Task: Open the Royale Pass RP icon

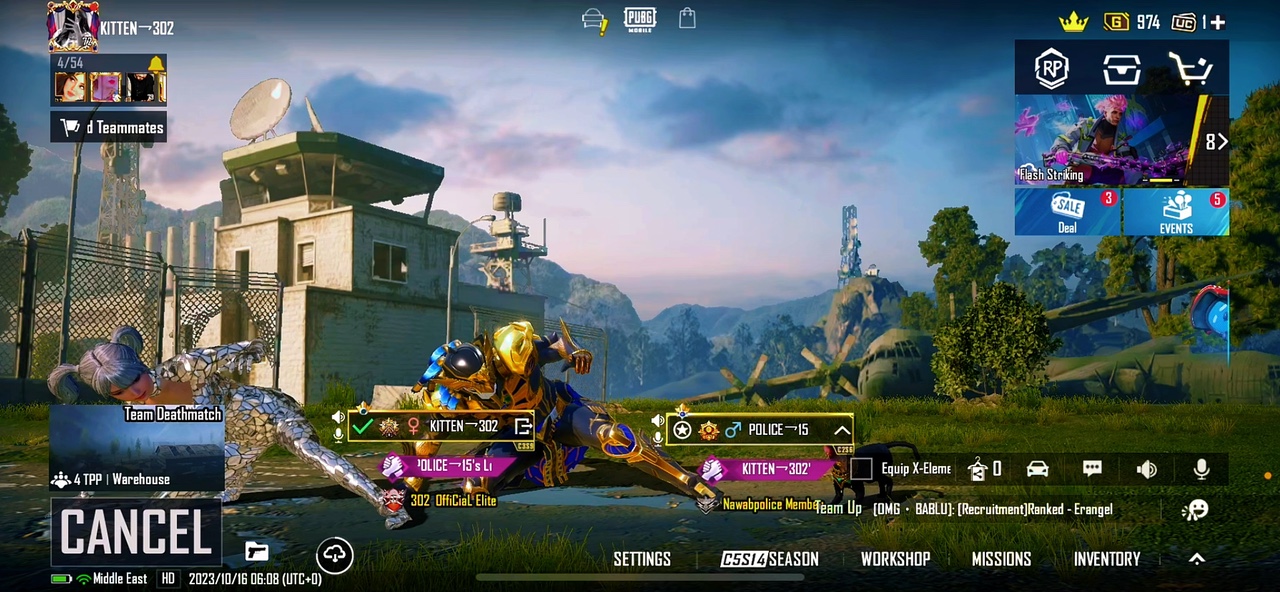Action: tap(1051, 68)
